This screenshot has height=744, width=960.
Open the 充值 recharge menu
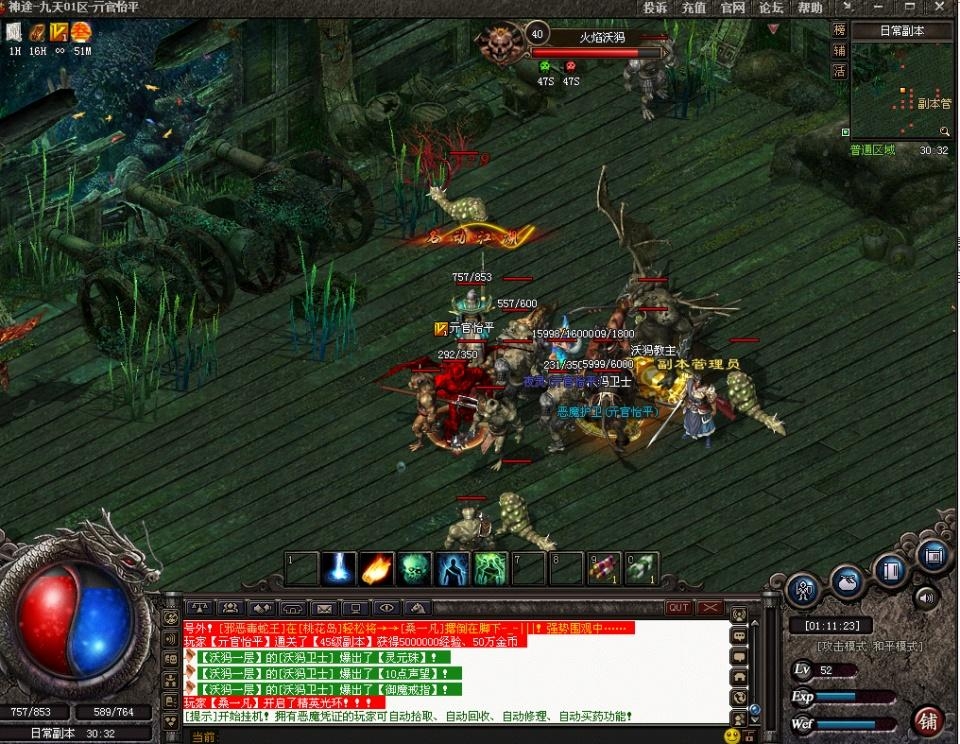[x=694, y=8]
